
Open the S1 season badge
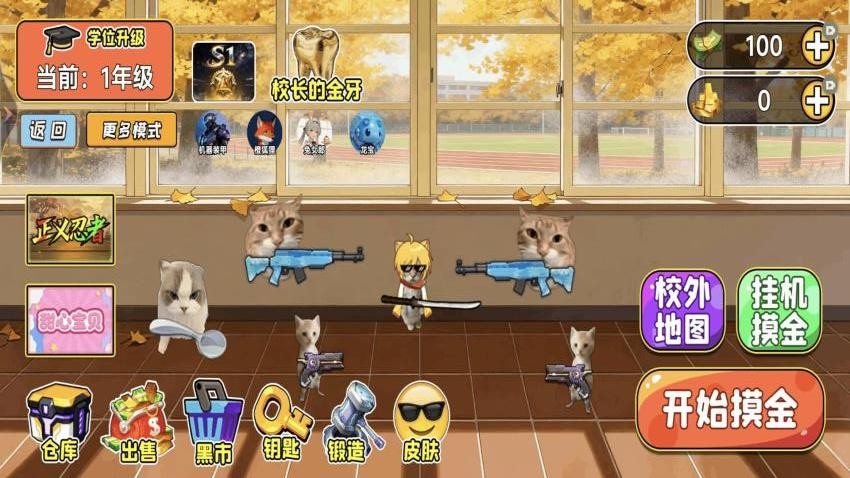[223, 70]
